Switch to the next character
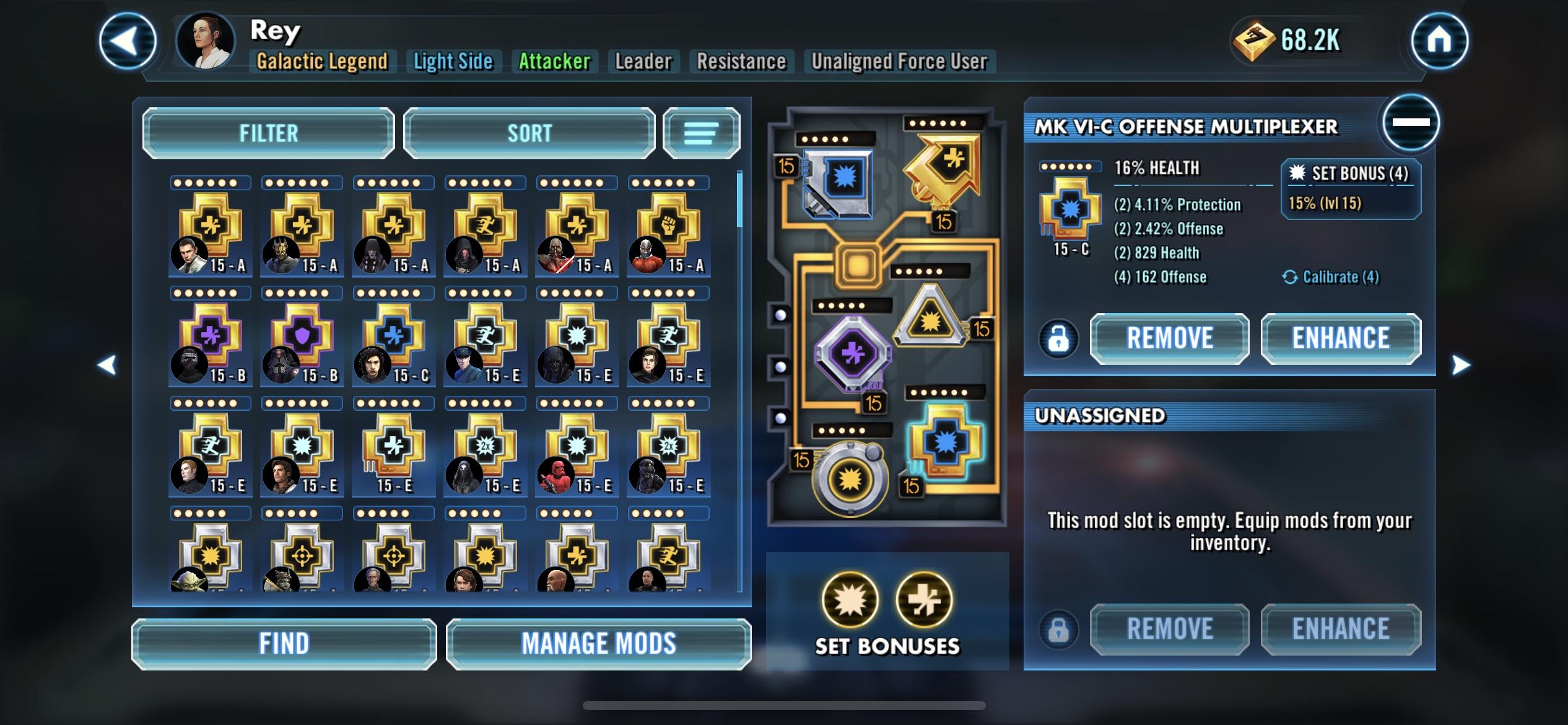Viewport: 1568px width, 725px height. click(1460, 365)
